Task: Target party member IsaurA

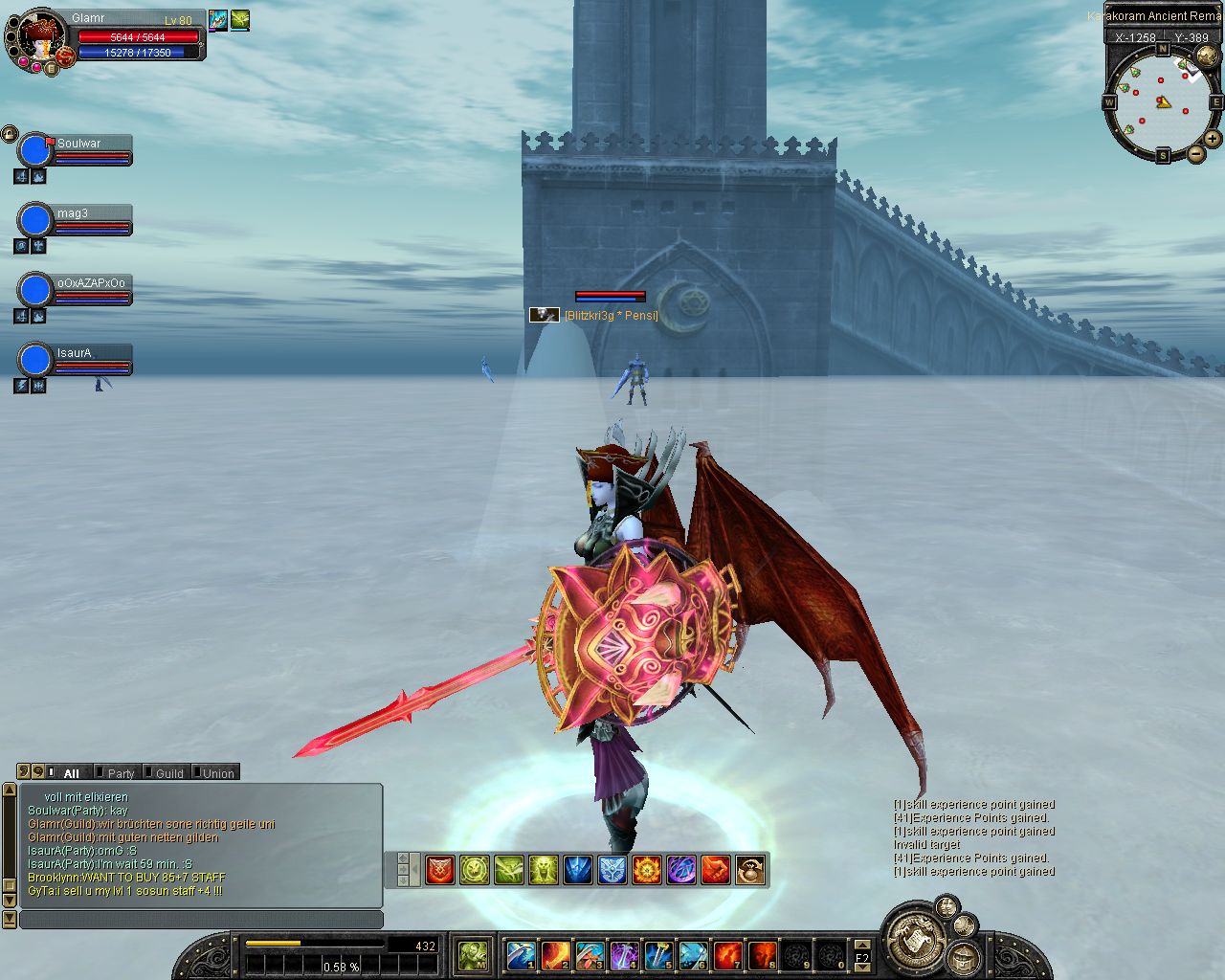Action: [35, 360]
